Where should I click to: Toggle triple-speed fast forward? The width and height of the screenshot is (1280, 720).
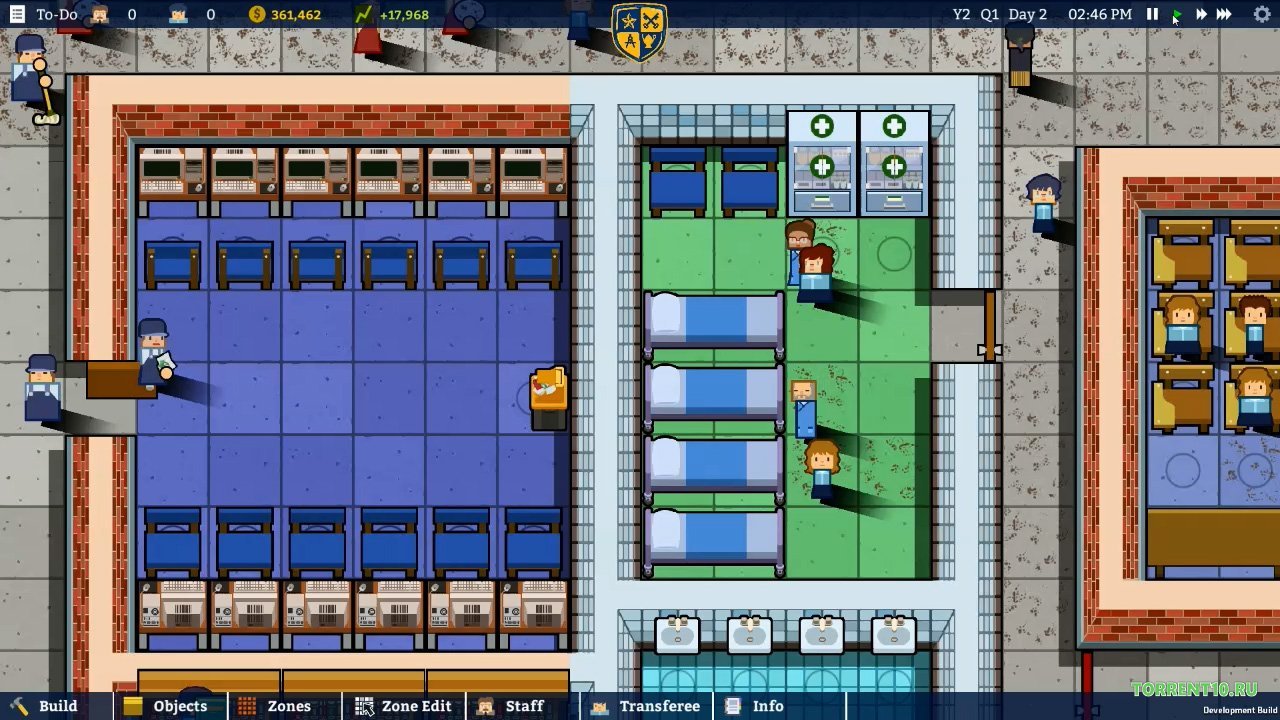1224,14
